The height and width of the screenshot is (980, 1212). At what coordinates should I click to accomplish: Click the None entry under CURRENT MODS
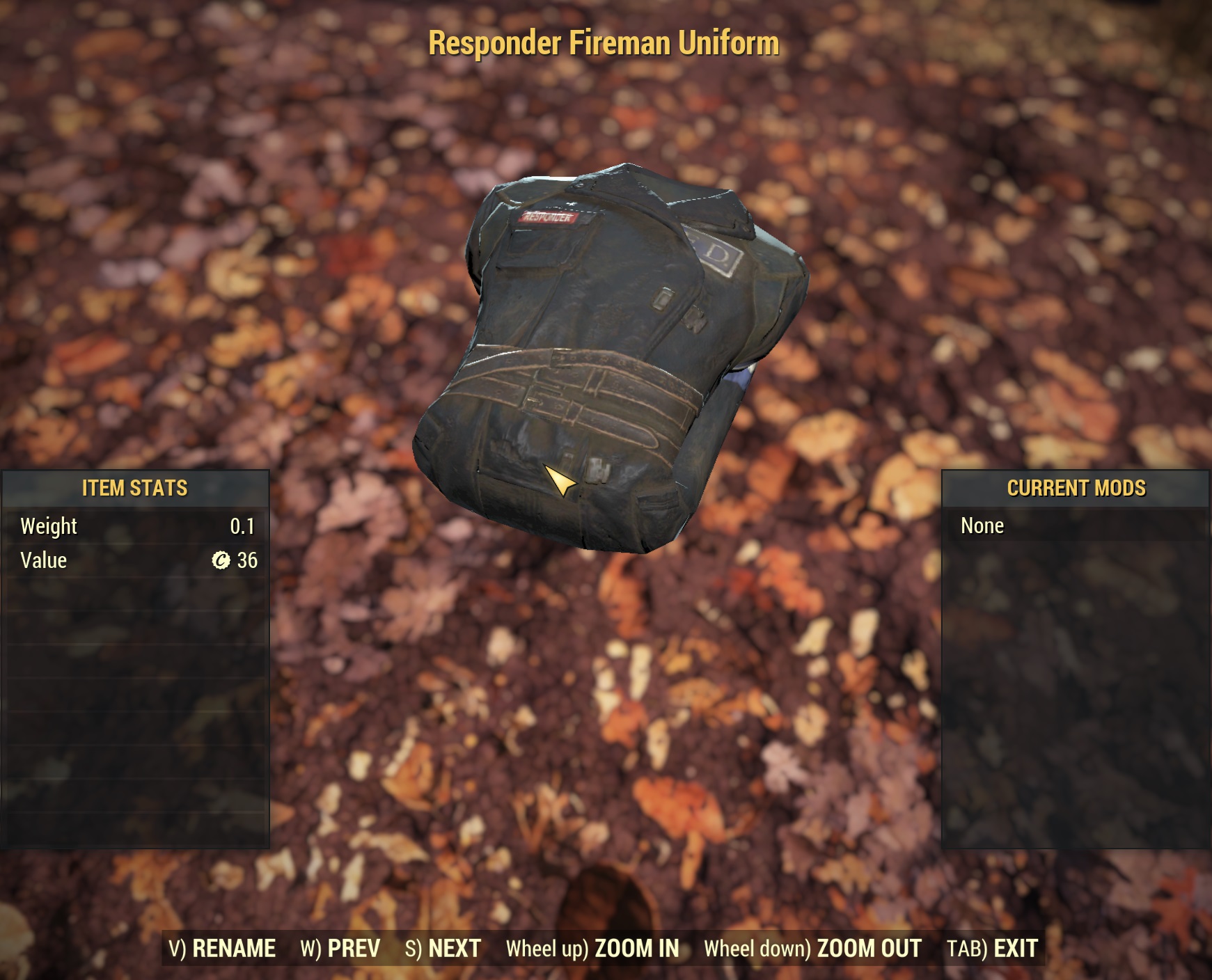(x=982, y=526)
